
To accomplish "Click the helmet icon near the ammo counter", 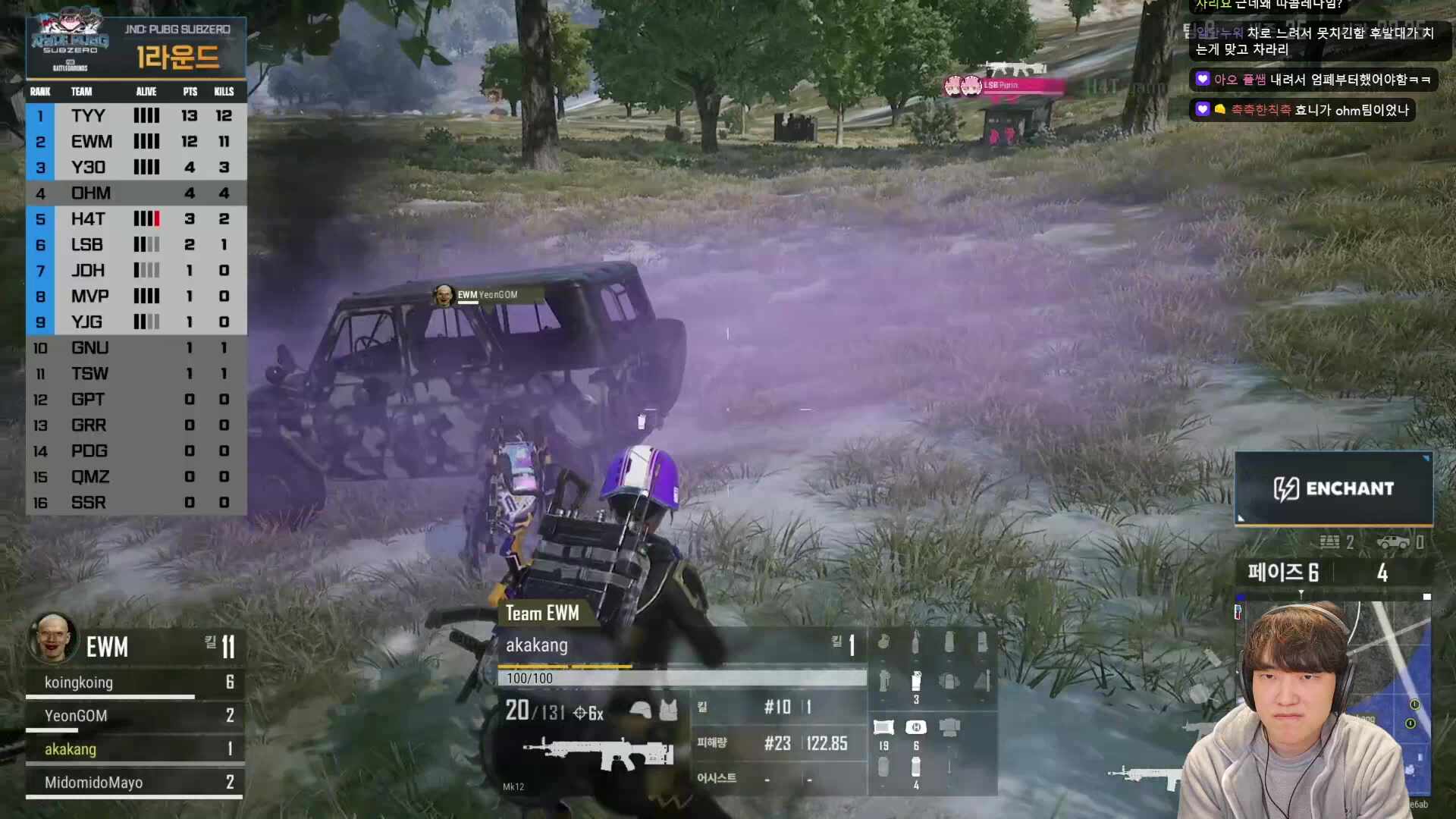I will point(642,711).
